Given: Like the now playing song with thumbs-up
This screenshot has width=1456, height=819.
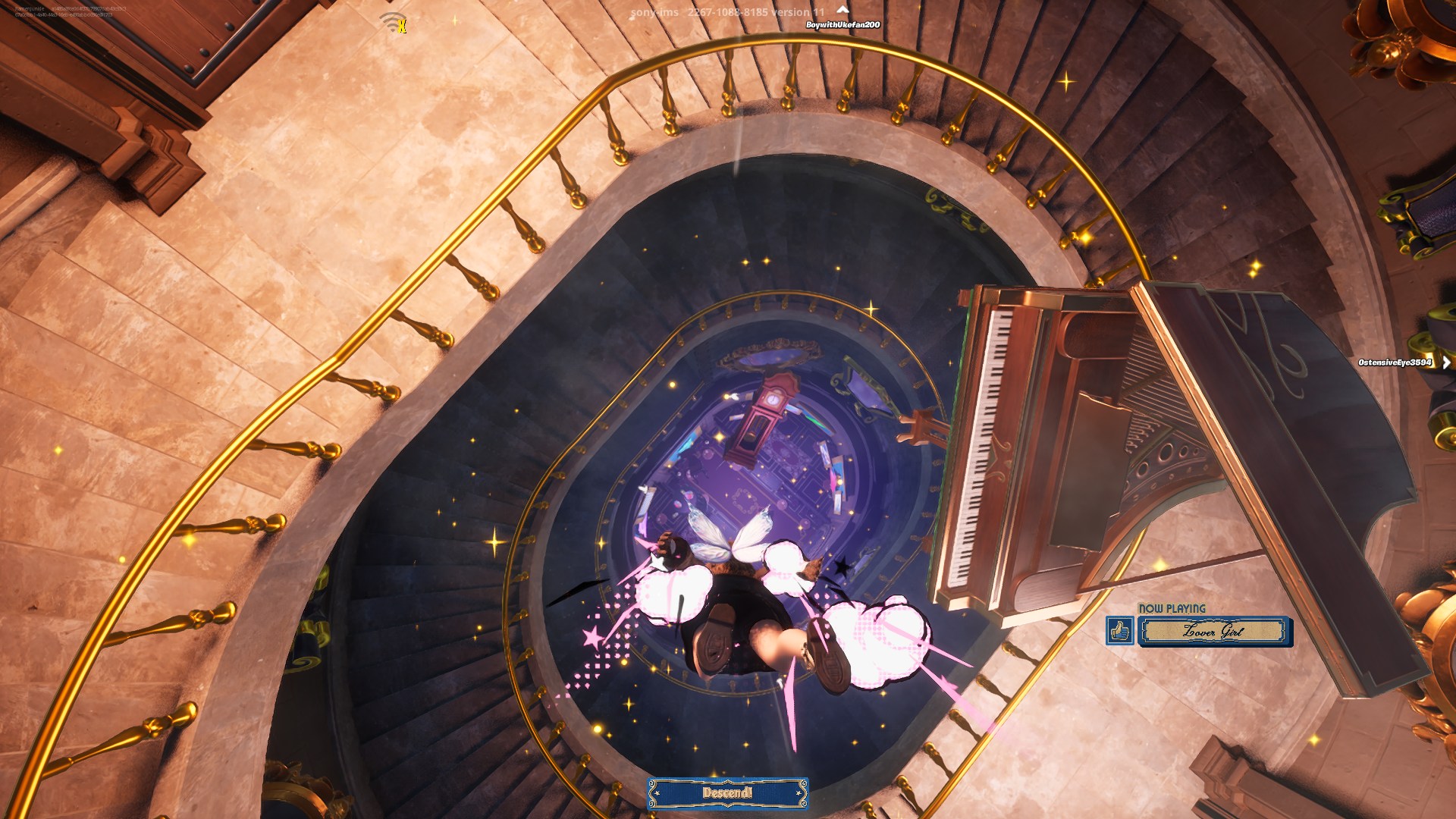Looking at the screenshot, I should coord(1120,631).
